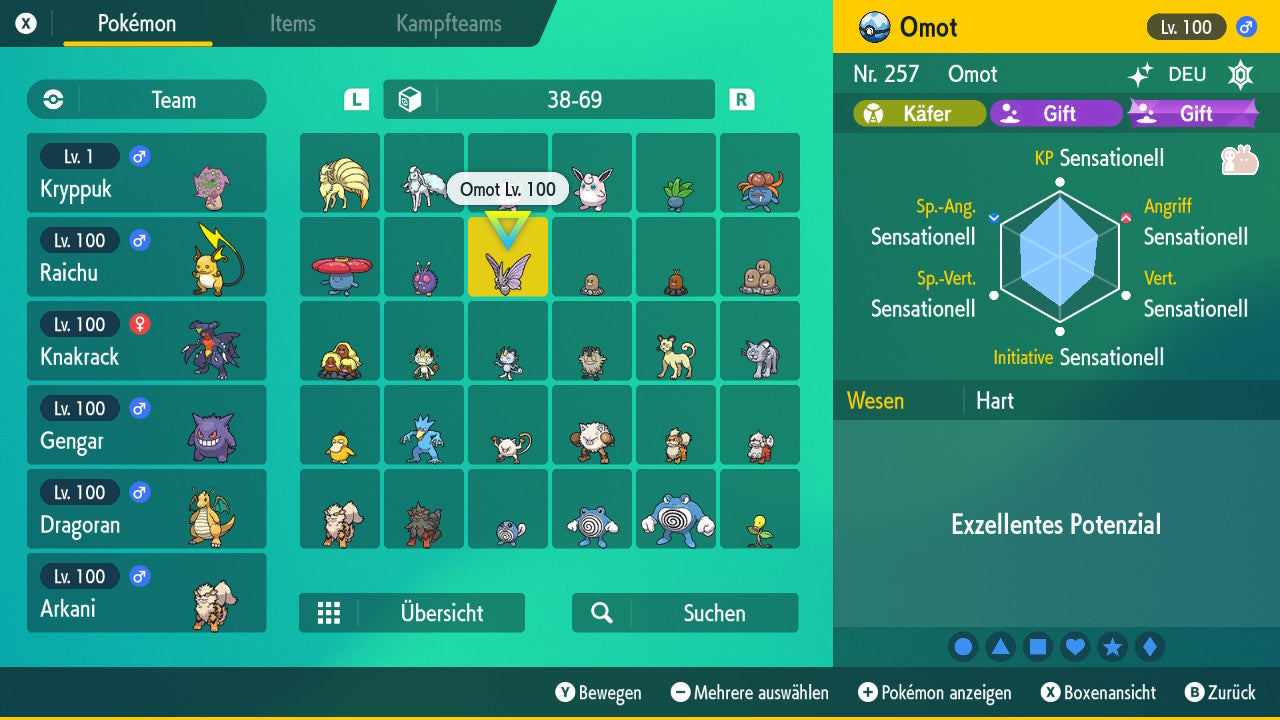Image resolution: width=1280 pixels, height=720 pixels.
Task: Click the magnifier icon on the Suchen button
Action: (600, 613)
